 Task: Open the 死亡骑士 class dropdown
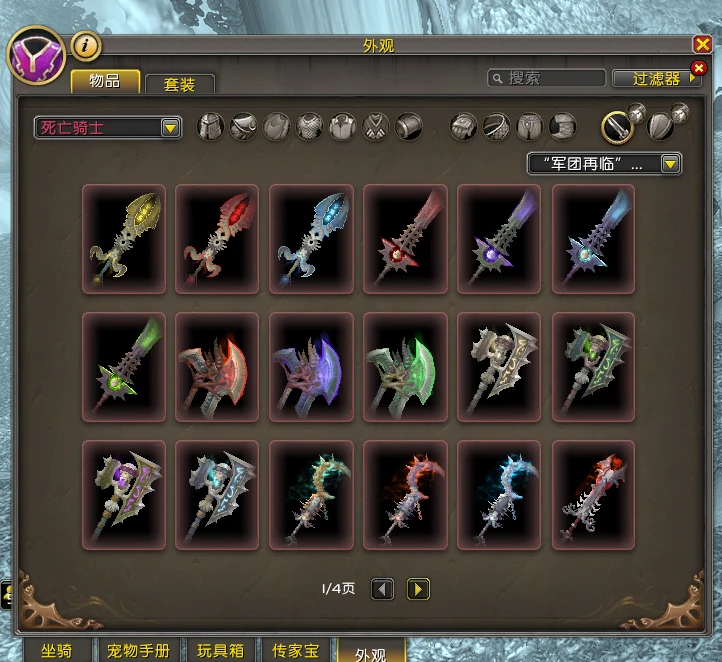point(108,128)
